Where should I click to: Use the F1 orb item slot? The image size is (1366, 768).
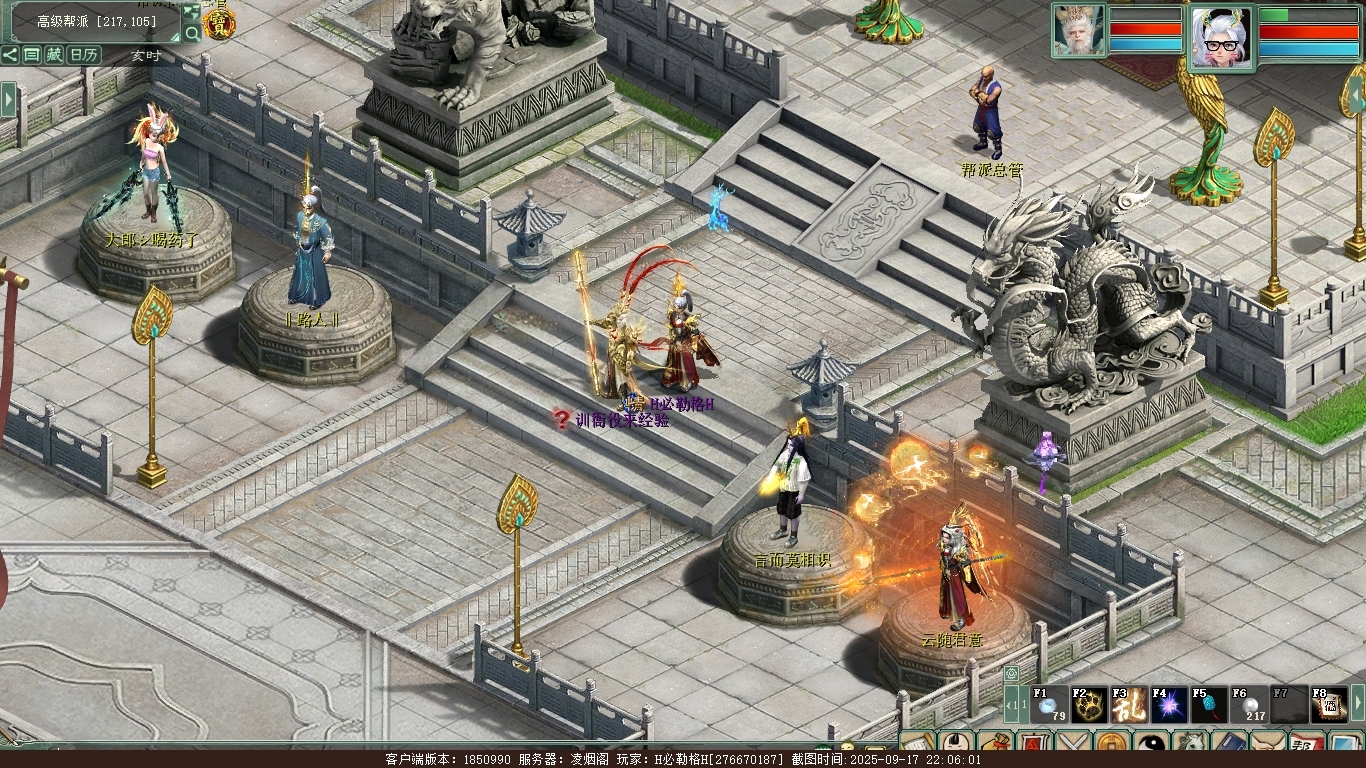1049,705
